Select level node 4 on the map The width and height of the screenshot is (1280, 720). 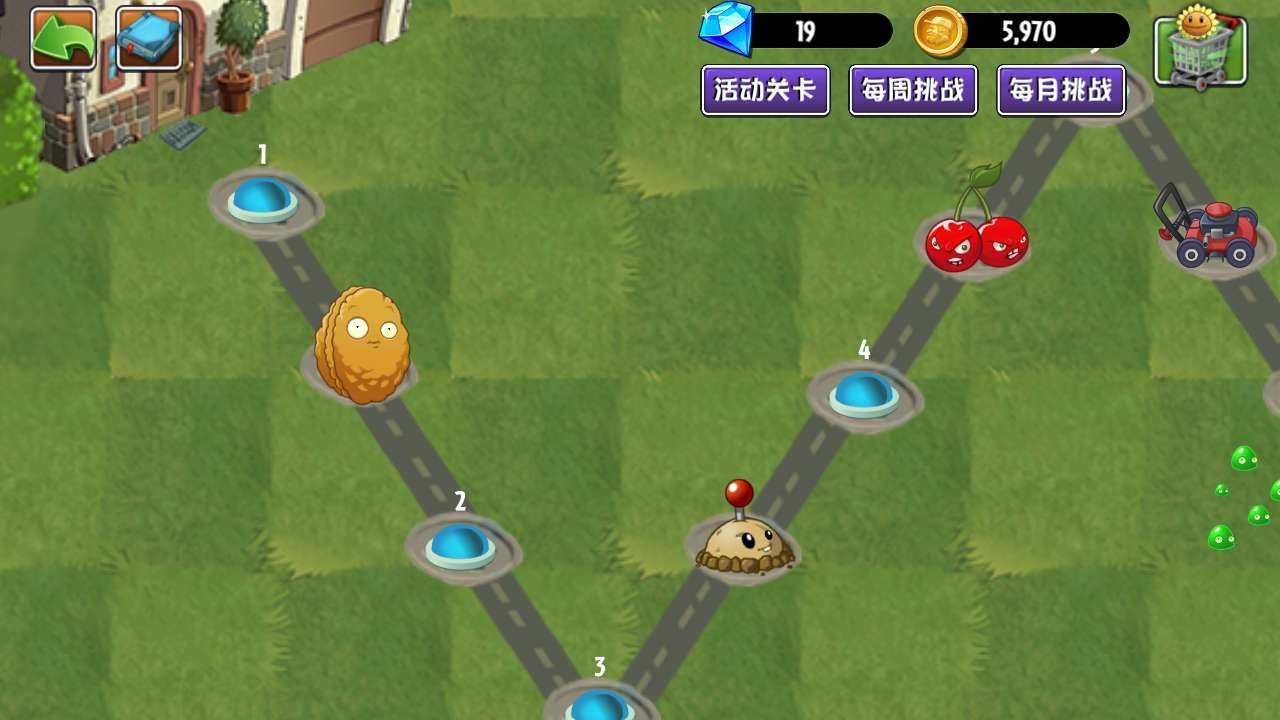click(865, 395)
